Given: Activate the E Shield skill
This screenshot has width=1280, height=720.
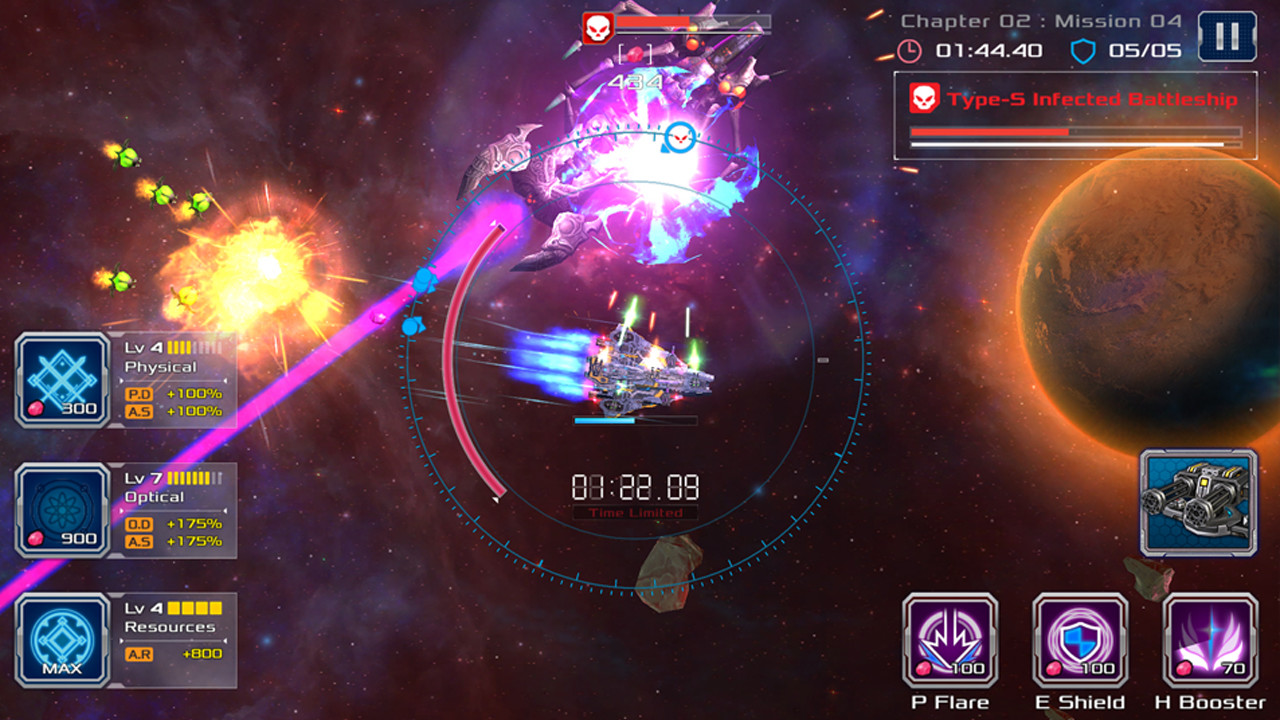Looking at the screenshot, I should pos(1080,640).
